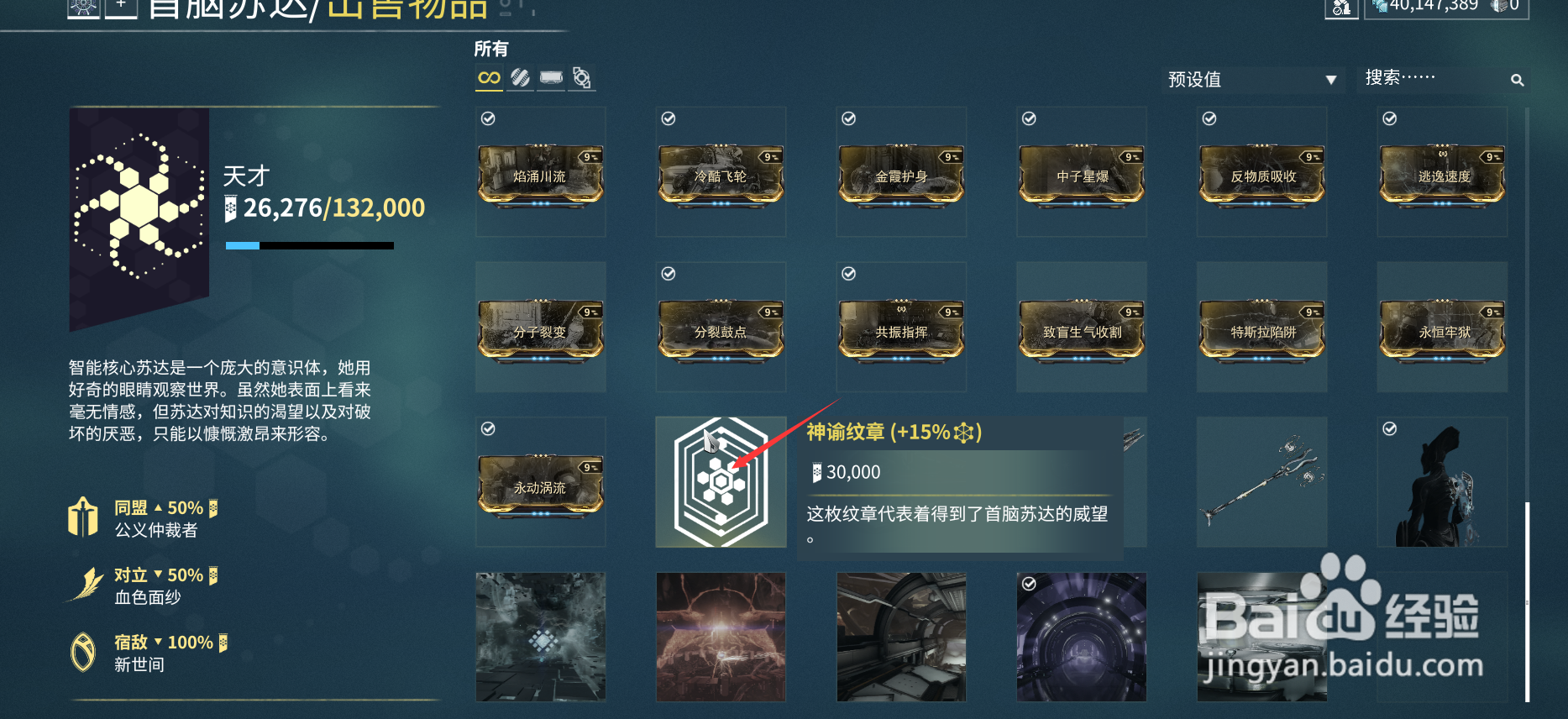Screen dimensions: 1568x719
Task: Click inside the 搜索 search field
Action: [x=1428, y=78]
